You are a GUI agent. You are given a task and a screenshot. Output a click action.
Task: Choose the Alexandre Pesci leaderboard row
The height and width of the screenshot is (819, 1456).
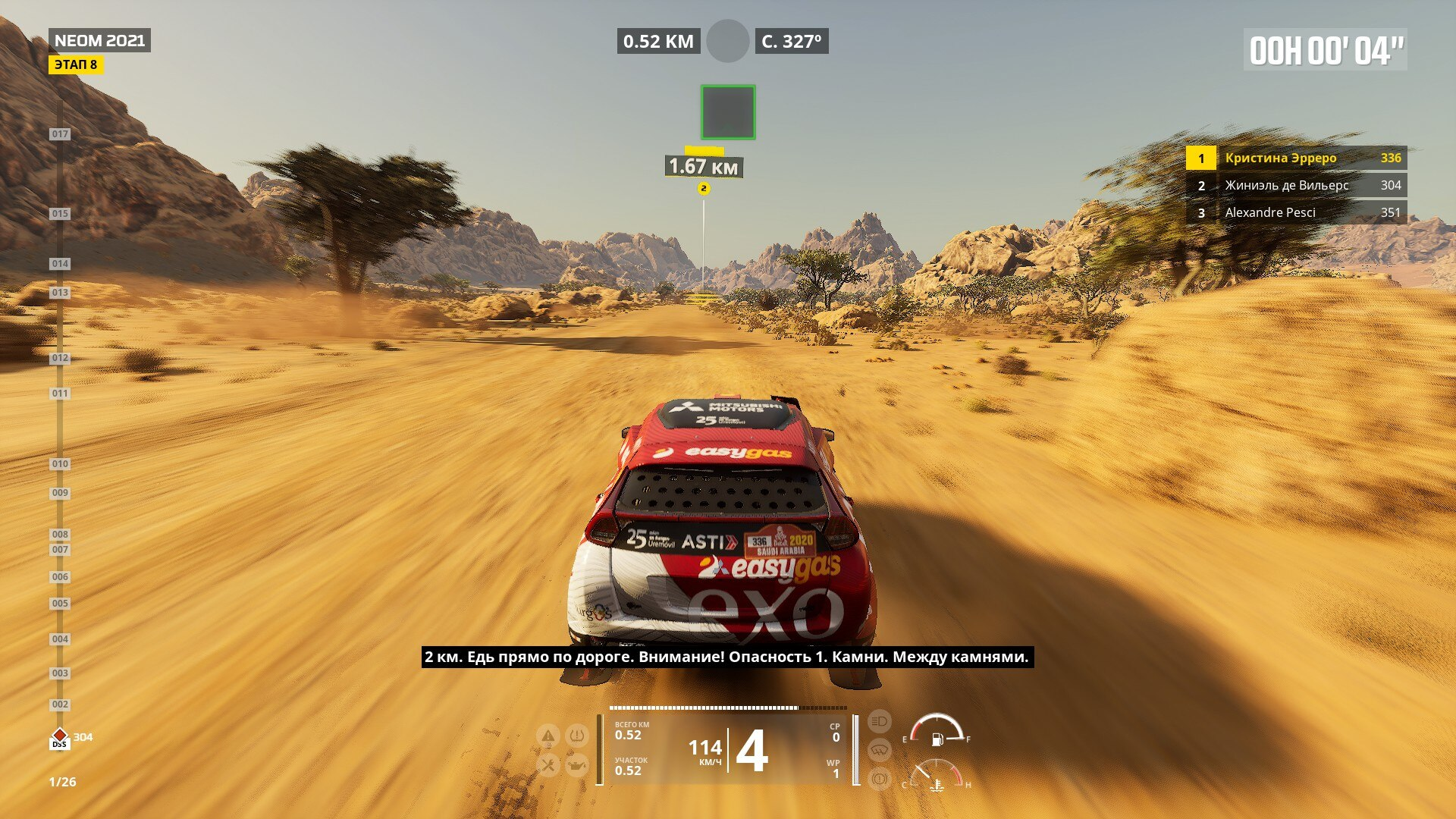coord(1296,212)
